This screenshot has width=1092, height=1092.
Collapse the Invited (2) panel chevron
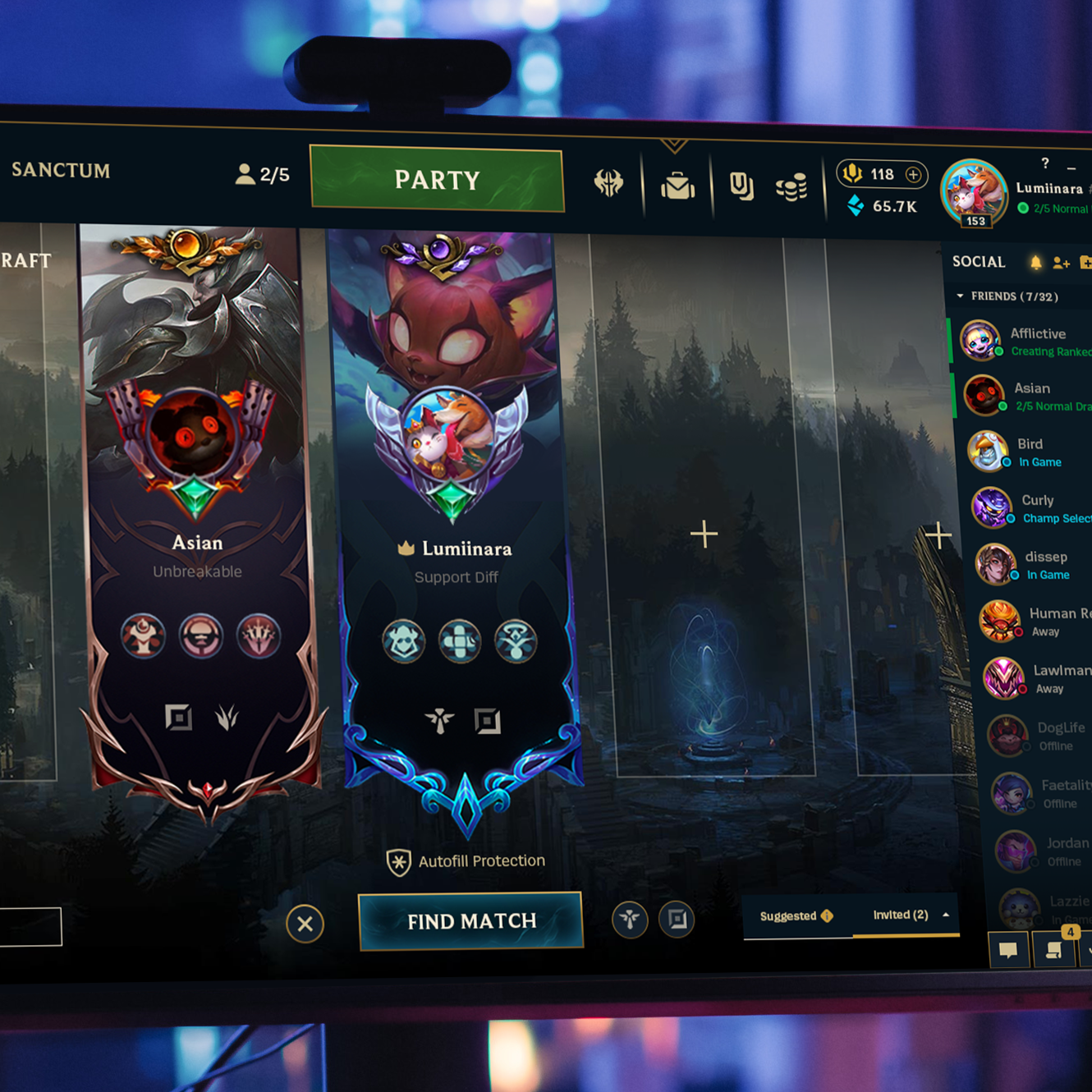tap(945, 915)
